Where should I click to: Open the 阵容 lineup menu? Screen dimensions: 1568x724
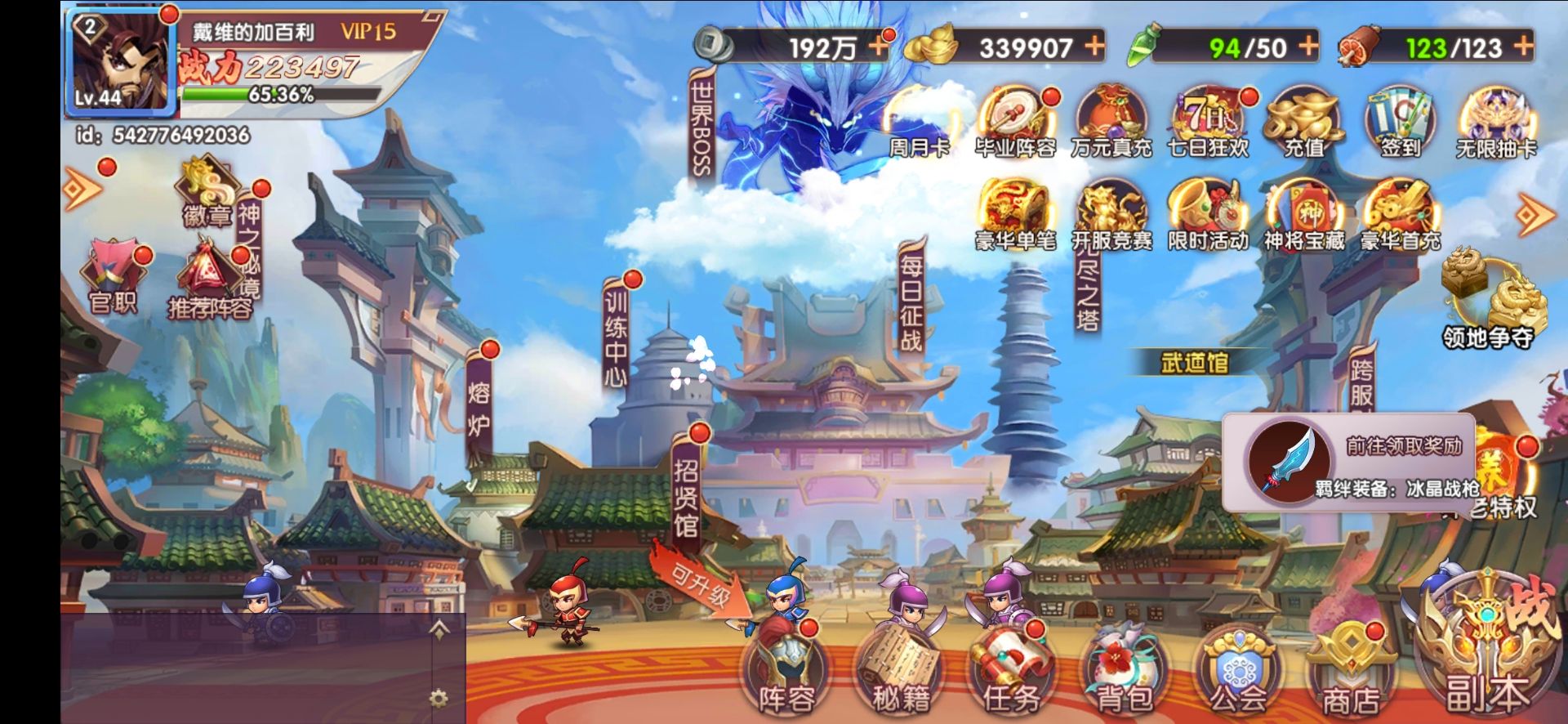(x=786, y=674)
